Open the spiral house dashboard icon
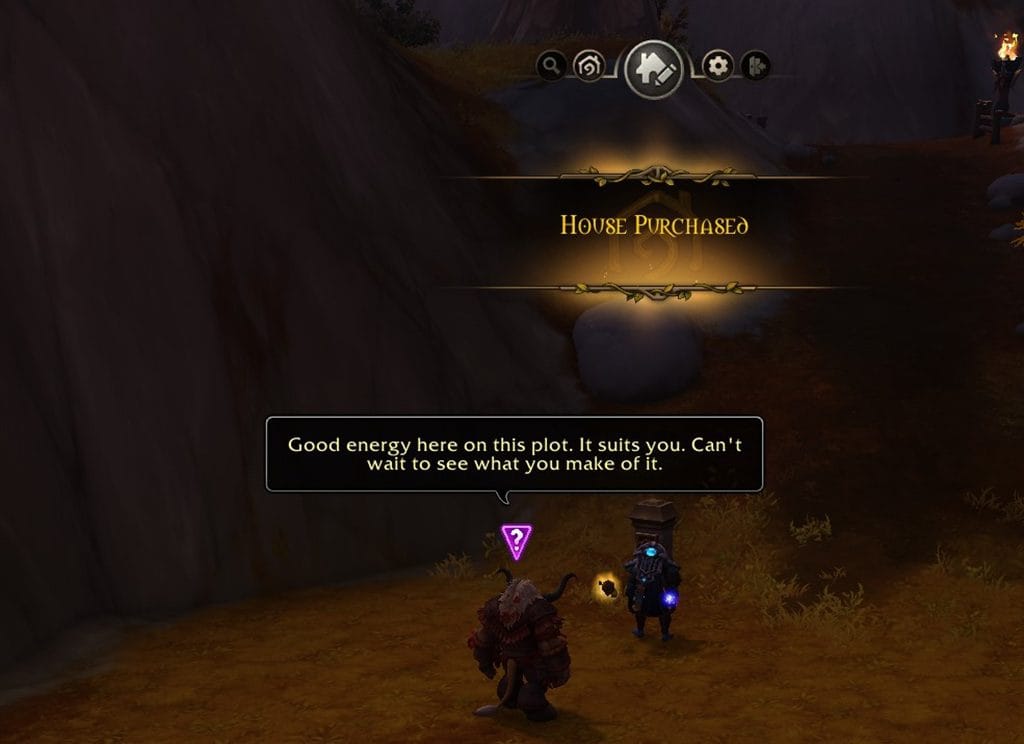 click(589, 67)
